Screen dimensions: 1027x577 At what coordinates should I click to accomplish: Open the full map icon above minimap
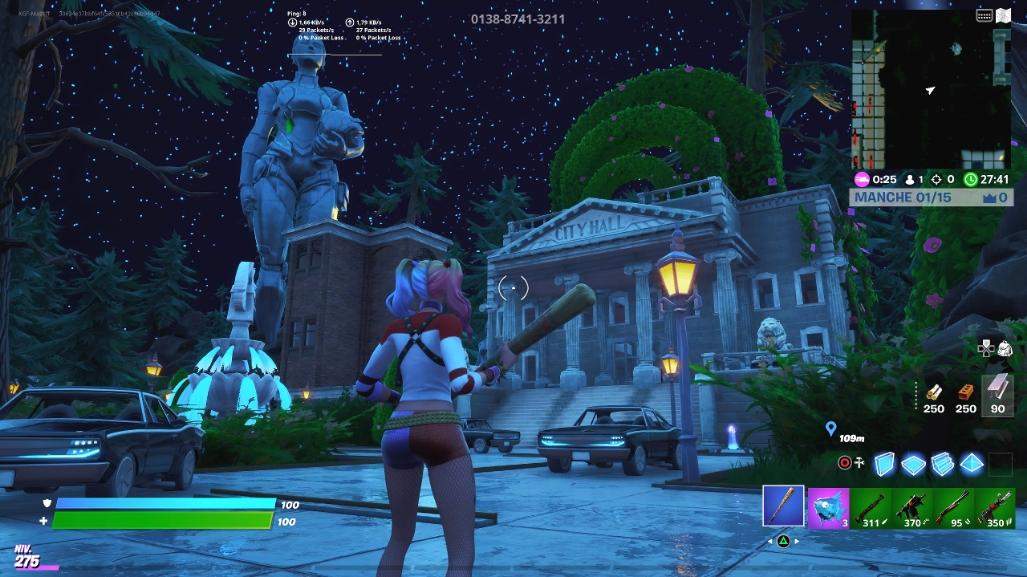(1003, 15)
